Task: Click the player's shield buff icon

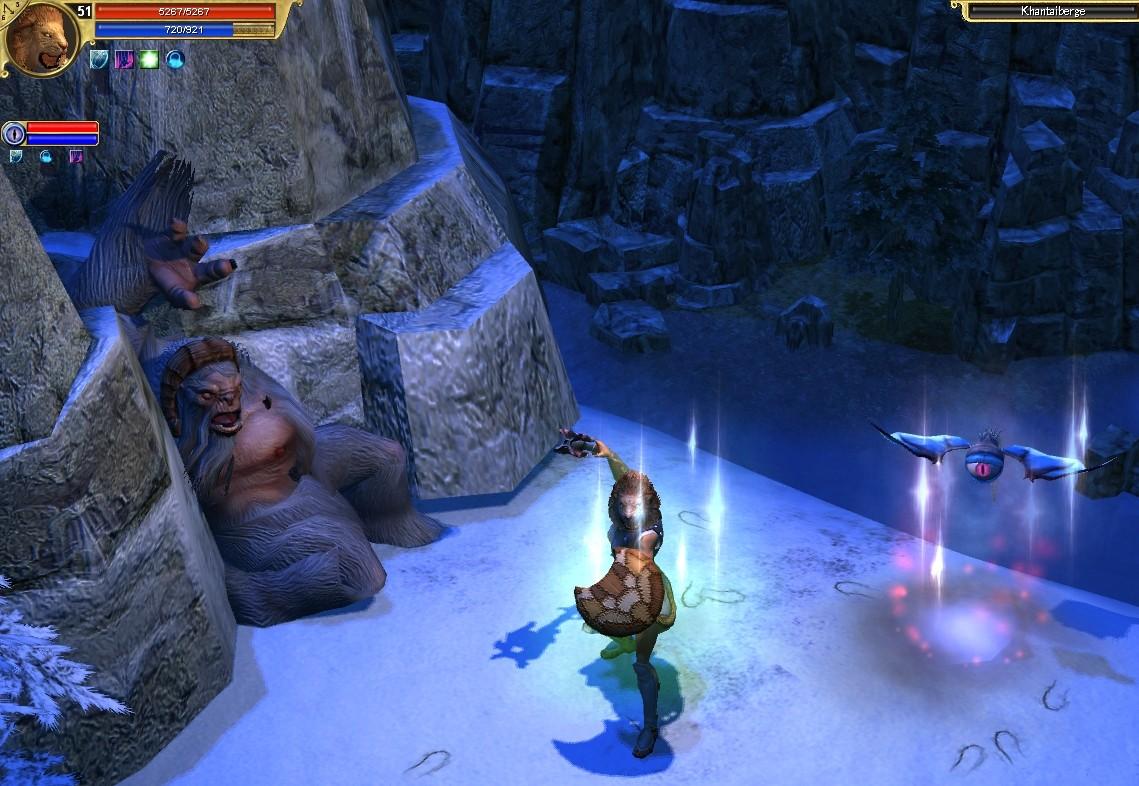Action: point(100,59)
